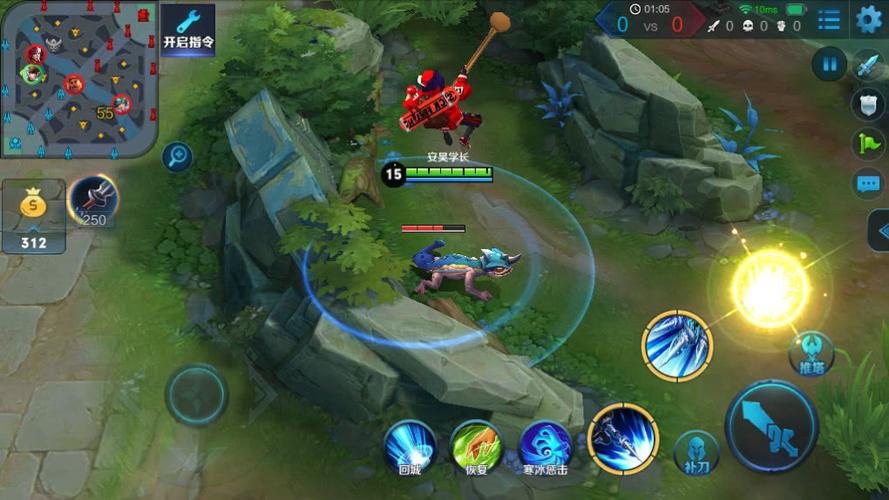Send the sword attack signal
The height and width of the screenshot is (500, 889).
tap(868, 65)
